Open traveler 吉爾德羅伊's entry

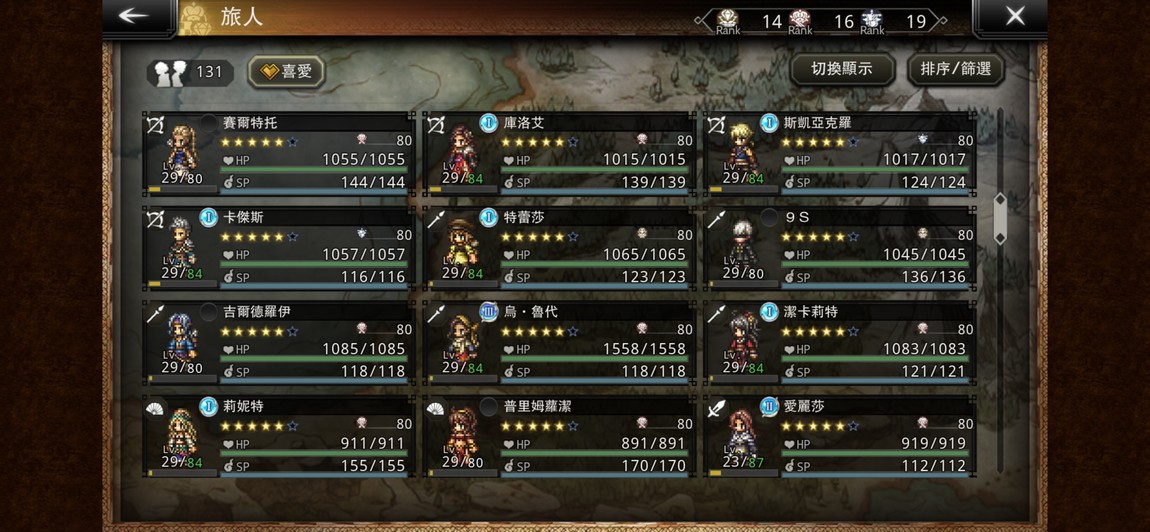279,343
